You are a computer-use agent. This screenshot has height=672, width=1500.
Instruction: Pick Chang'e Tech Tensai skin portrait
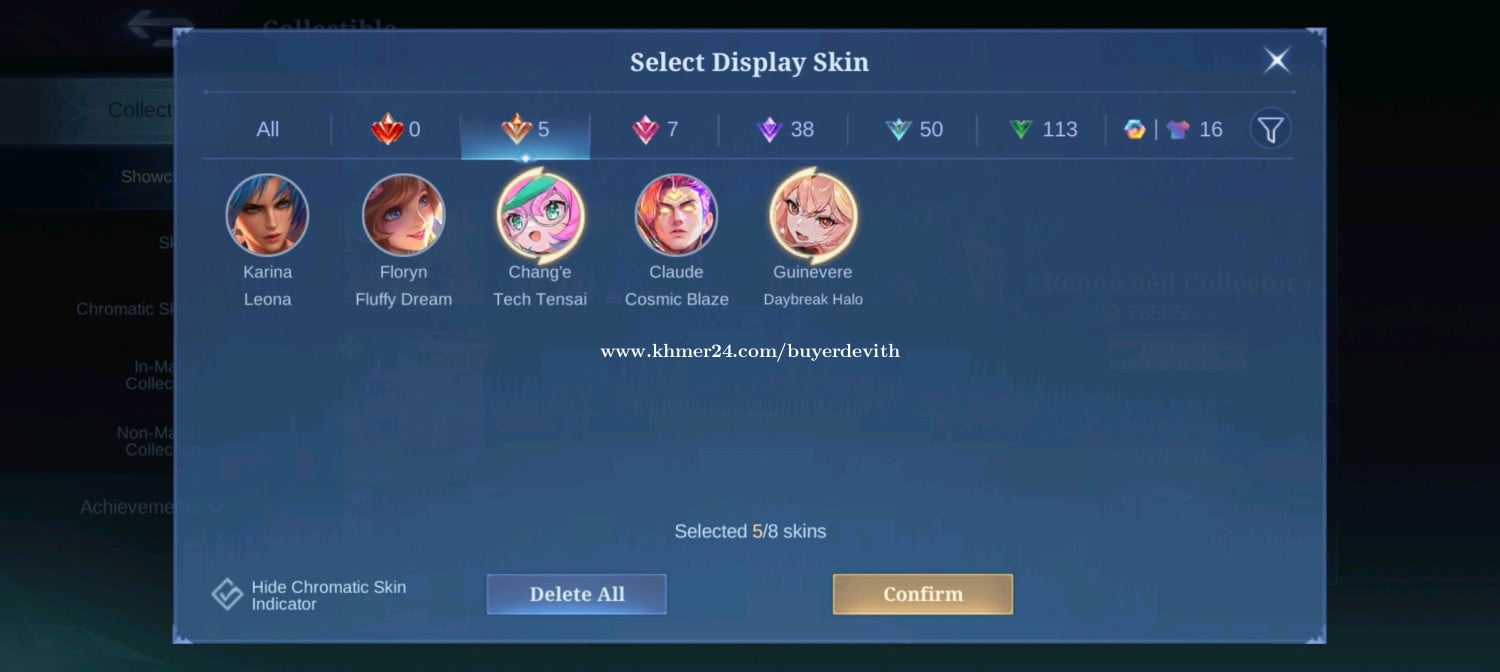click(x=540, y=215)
